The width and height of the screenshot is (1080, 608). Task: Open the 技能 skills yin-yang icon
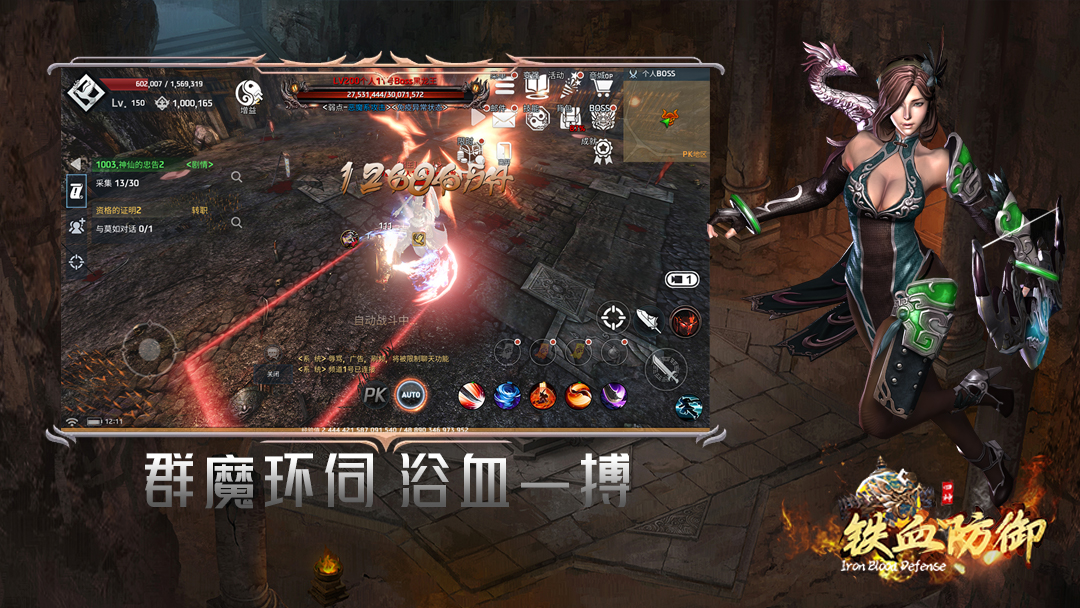click(537, 120)
